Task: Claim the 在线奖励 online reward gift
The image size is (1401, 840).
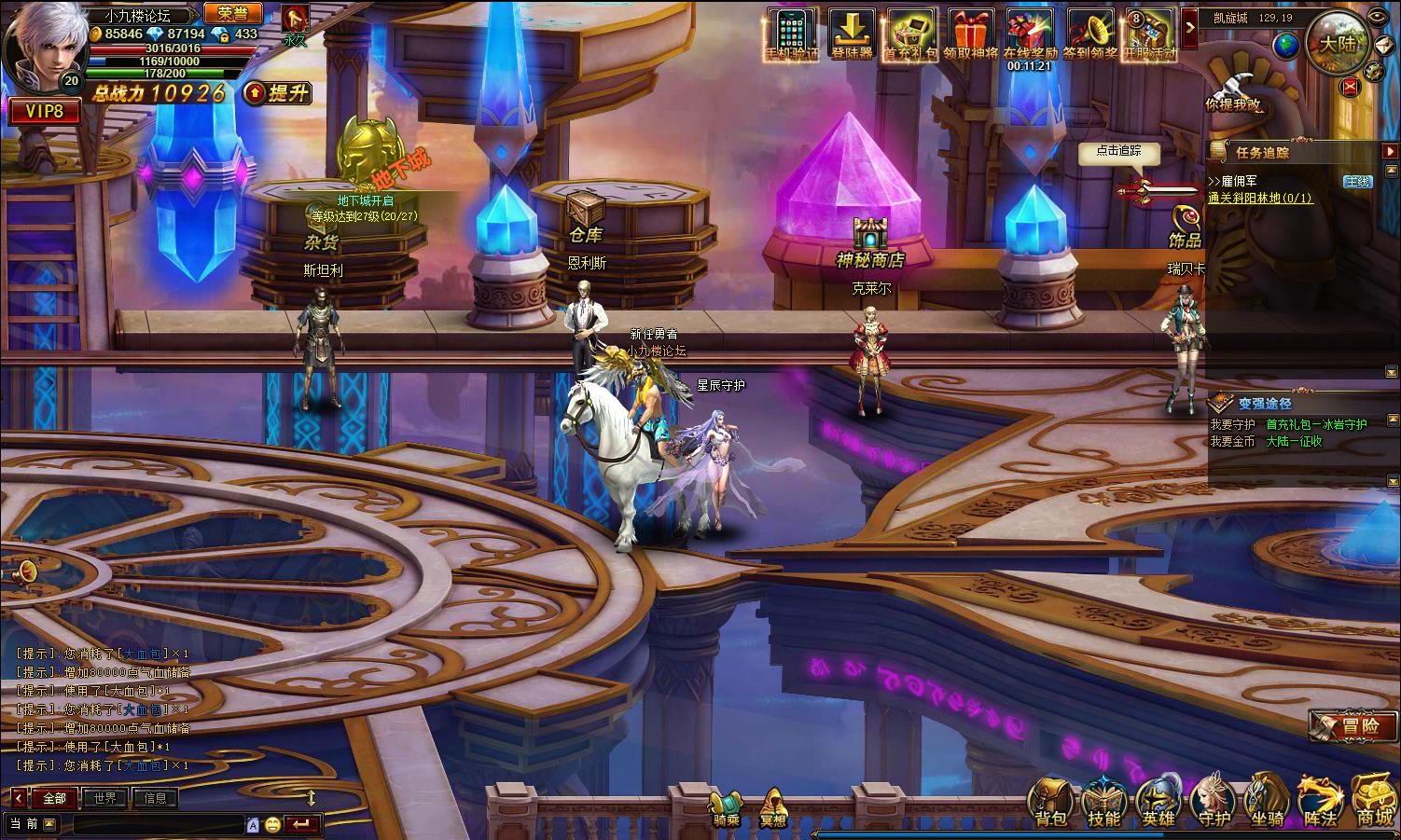Action: tap(1030, 34)
